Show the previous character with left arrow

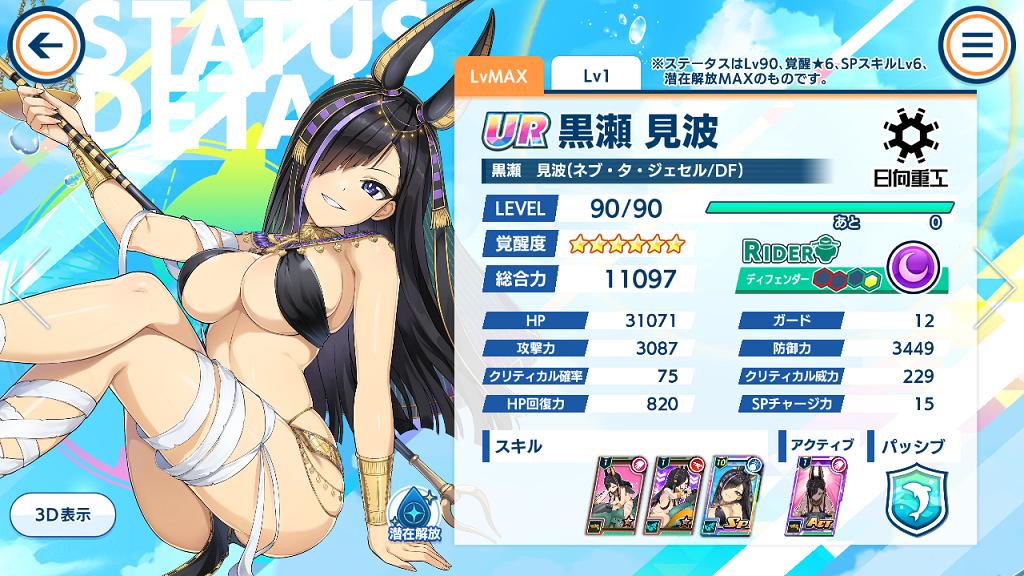click(28, 288)
